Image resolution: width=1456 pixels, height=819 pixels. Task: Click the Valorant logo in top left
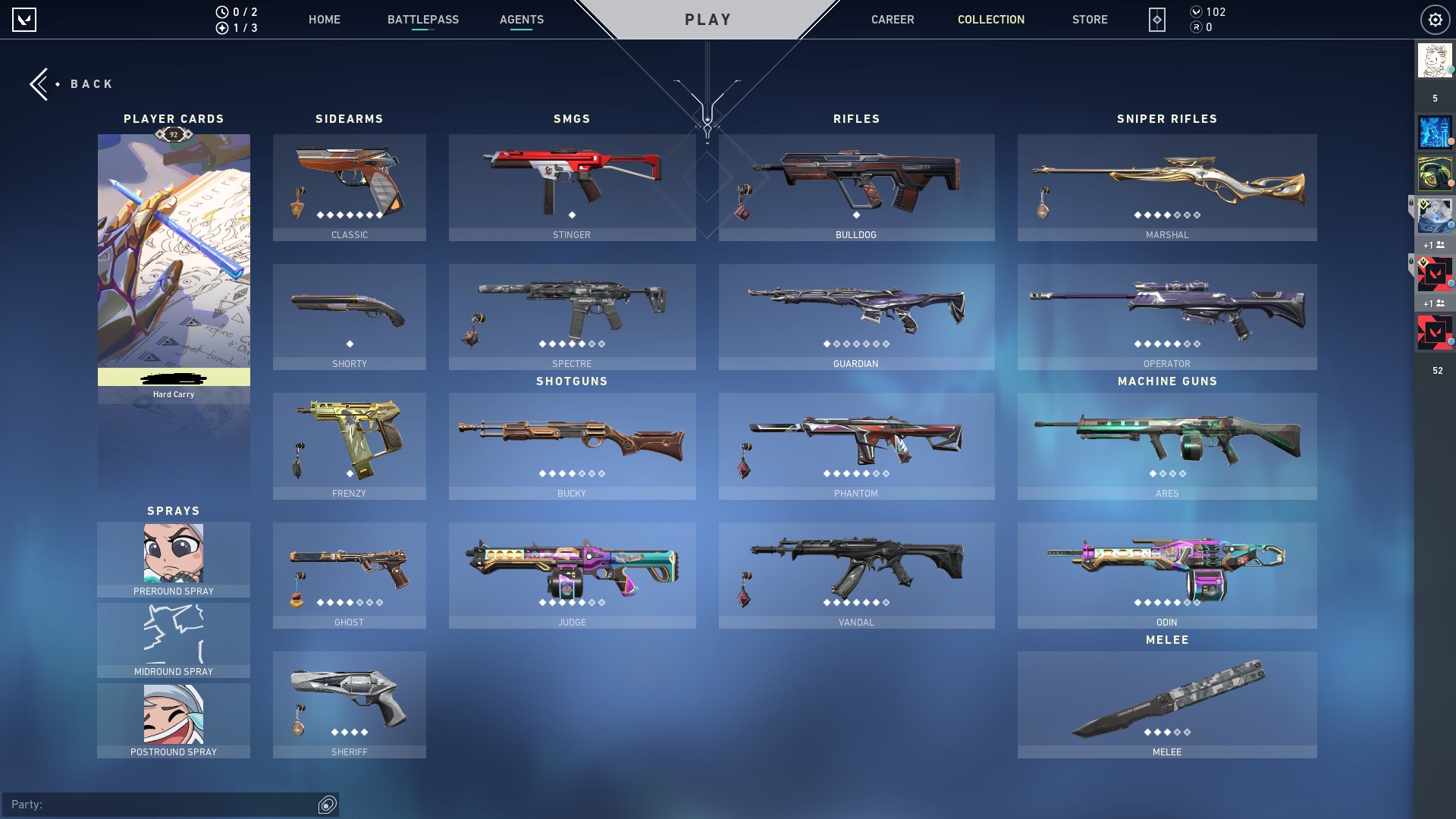click(24, 20)
